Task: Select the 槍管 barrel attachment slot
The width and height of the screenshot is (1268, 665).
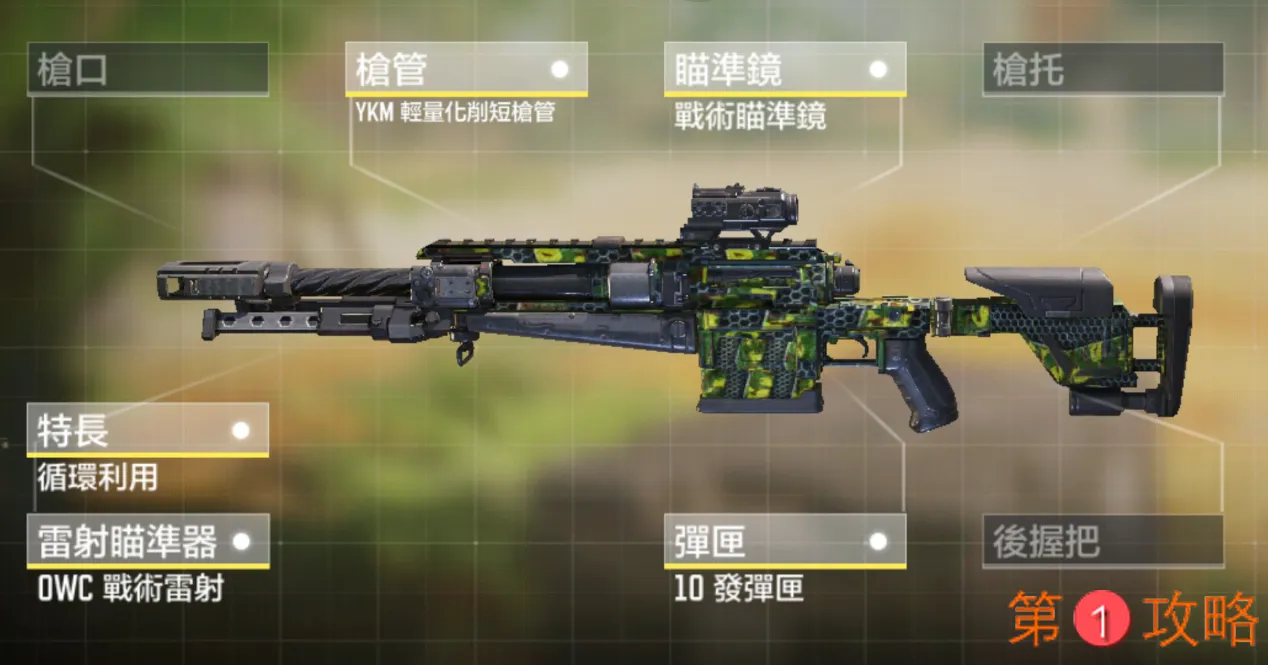Action: click(466, 69)
